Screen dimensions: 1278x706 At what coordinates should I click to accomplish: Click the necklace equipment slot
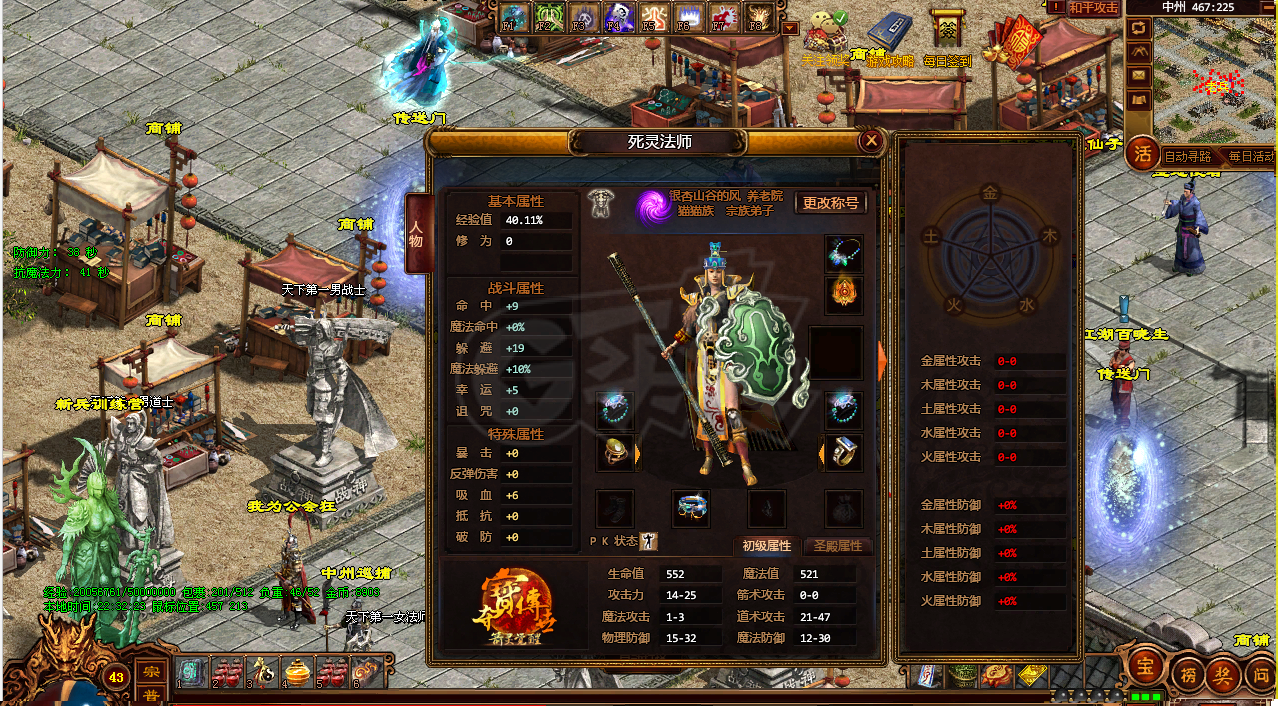click(843, 254)
